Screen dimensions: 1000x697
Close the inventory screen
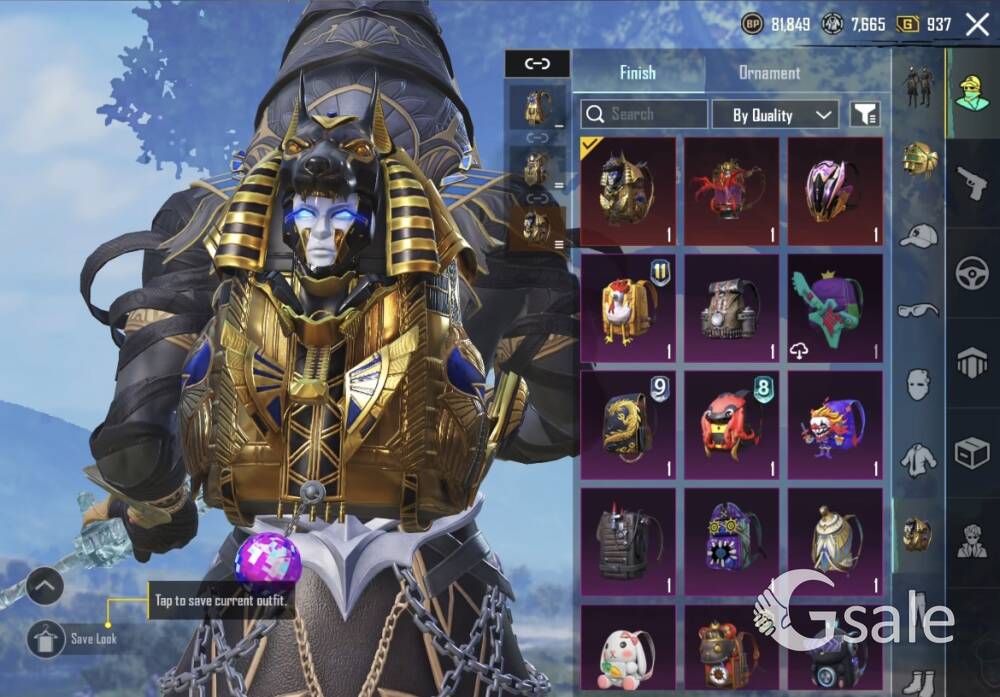tap(977, 24)
